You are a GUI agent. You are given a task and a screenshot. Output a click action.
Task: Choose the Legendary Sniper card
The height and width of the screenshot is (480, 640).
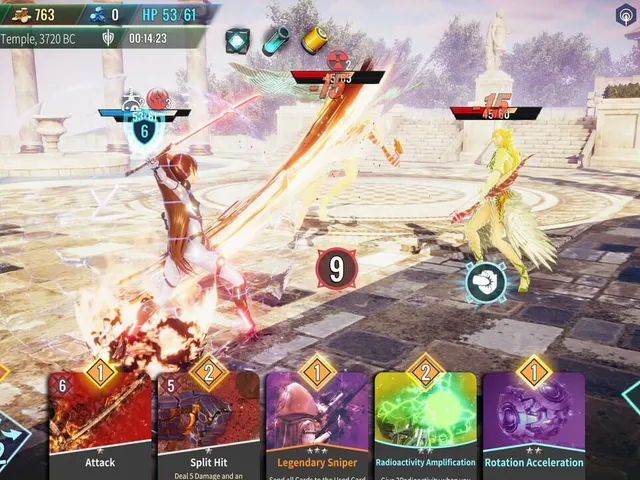pos(317,425)
